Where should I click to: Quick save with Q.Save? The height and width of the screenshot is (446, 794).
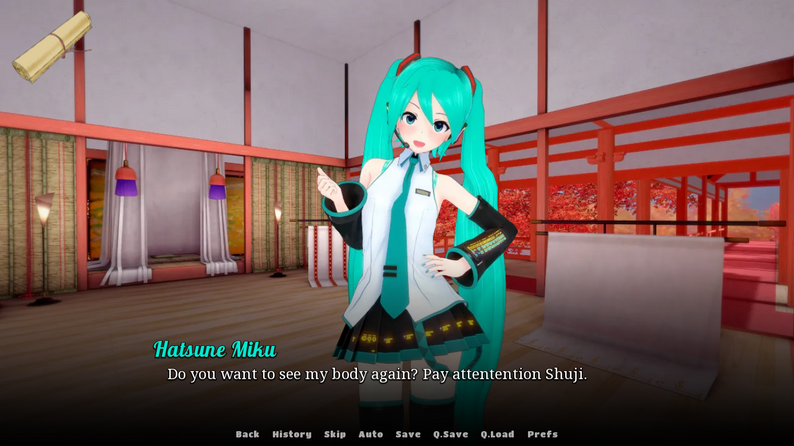tap(450, 434)
